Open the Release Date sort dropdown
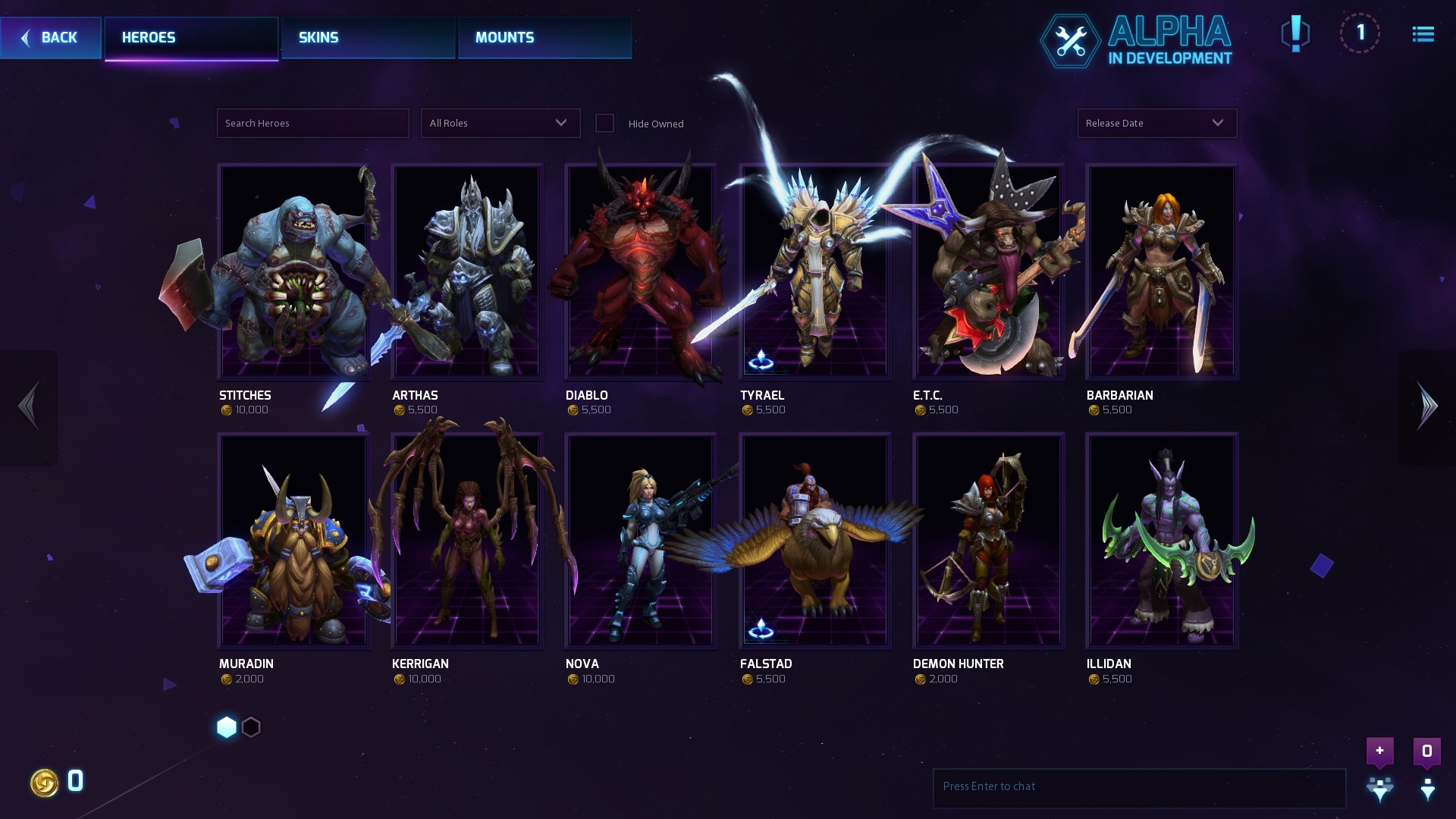The image size is (1456, 819). click(1156, 124)
